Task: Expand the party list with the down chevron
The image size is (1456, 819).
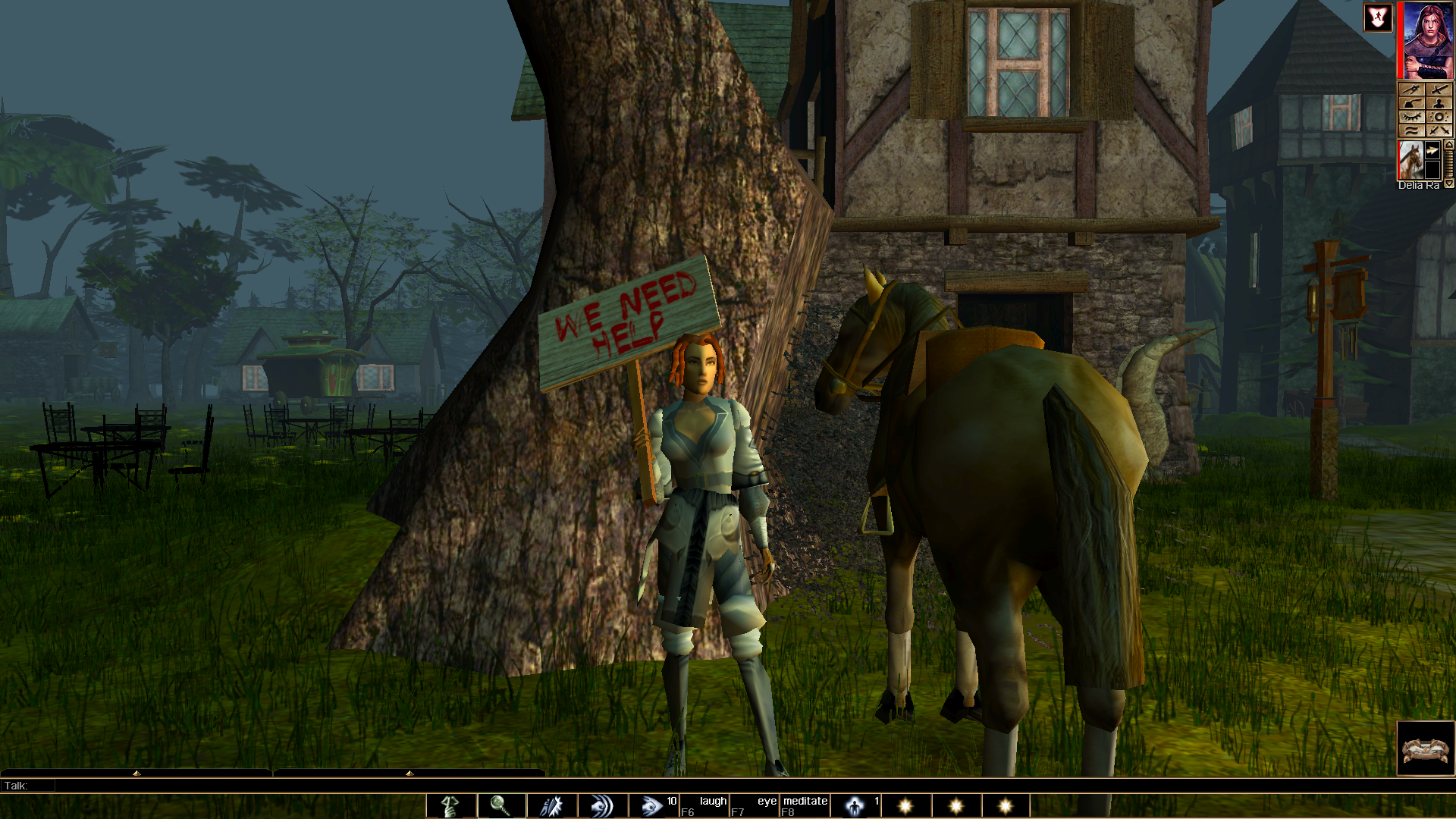Action: 1449,182
